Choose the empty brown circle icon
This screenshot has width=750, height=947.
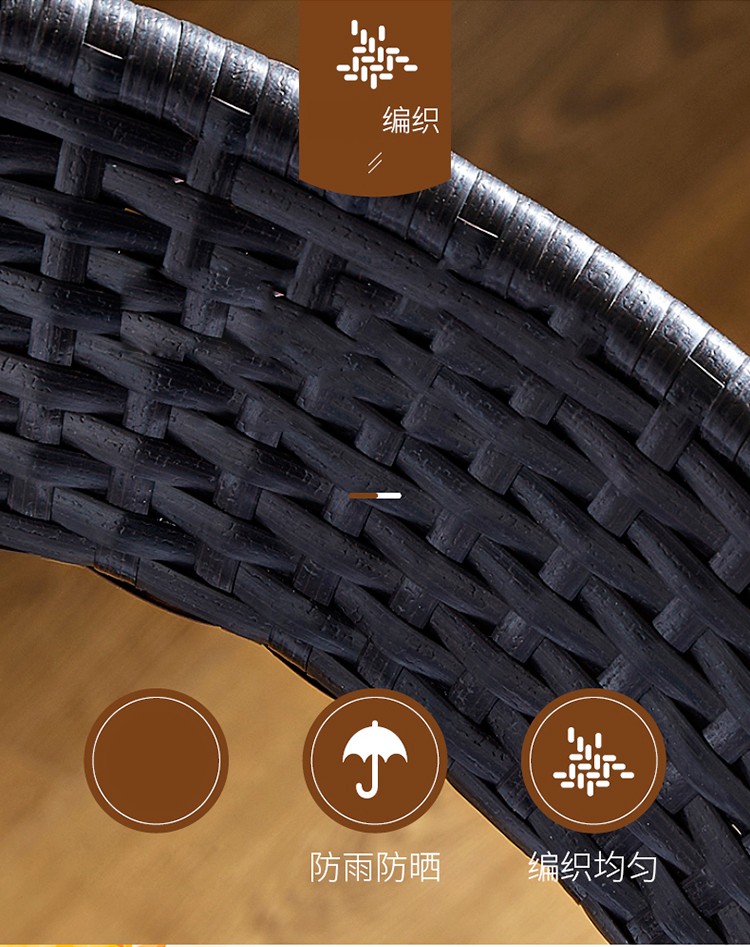[x=156, y=760]
